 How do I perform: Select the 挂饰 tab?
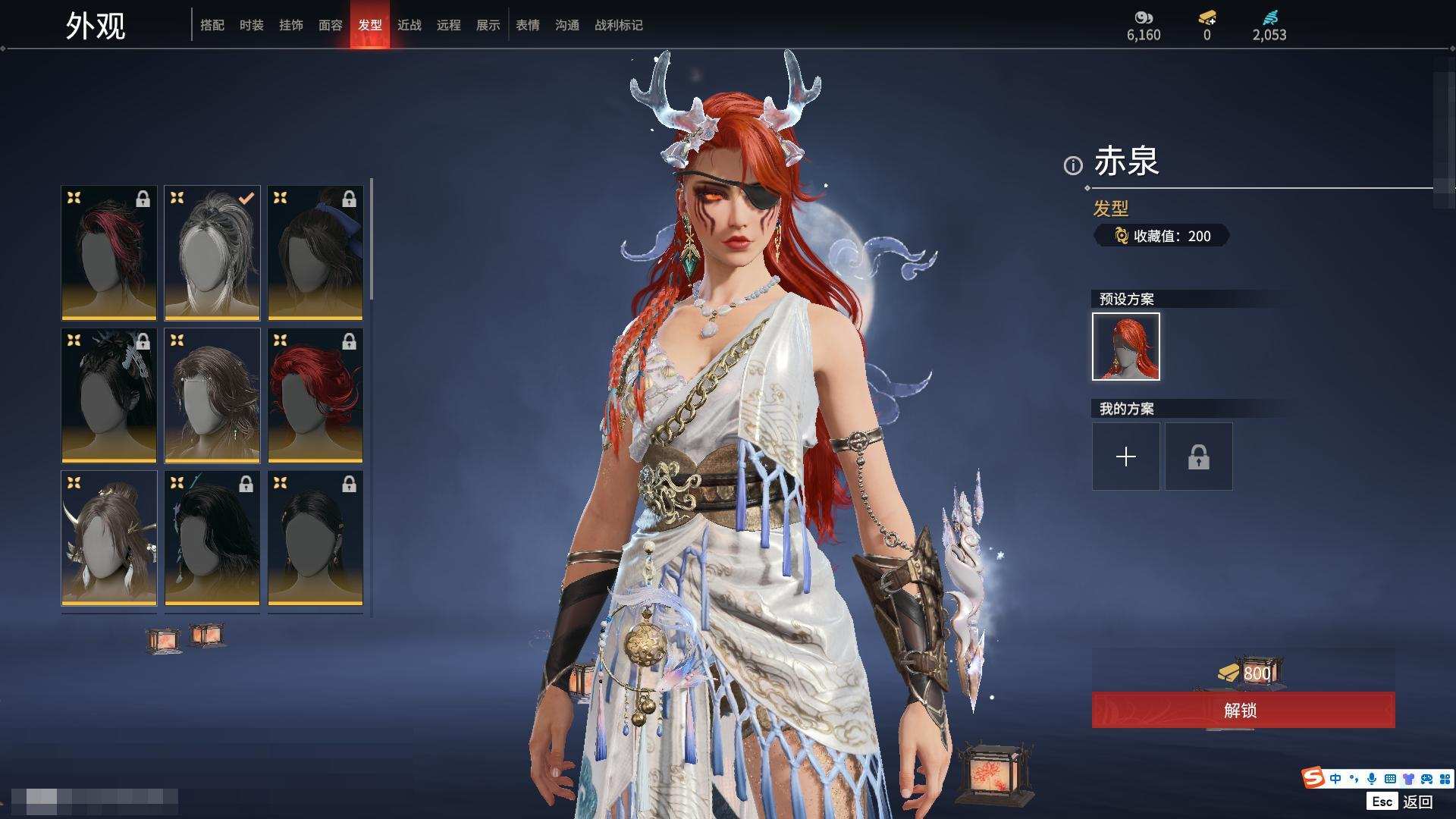[290, 25]
